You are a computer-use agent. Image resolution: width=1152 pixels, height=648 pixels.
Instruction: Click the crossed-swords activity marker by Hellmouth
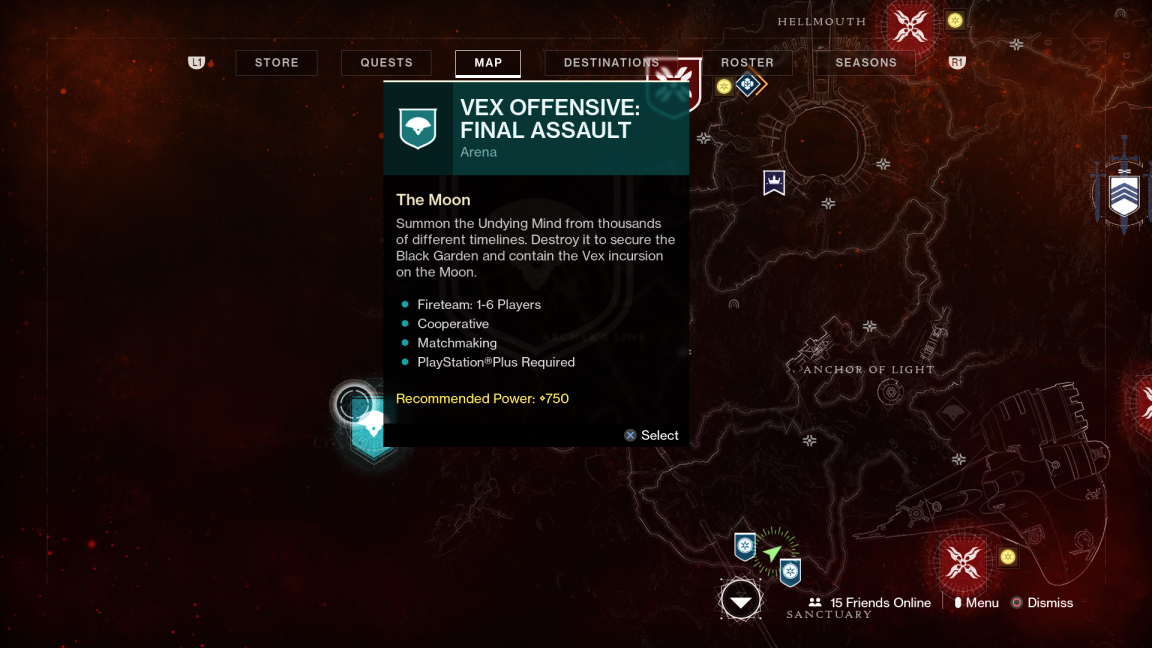910,25
